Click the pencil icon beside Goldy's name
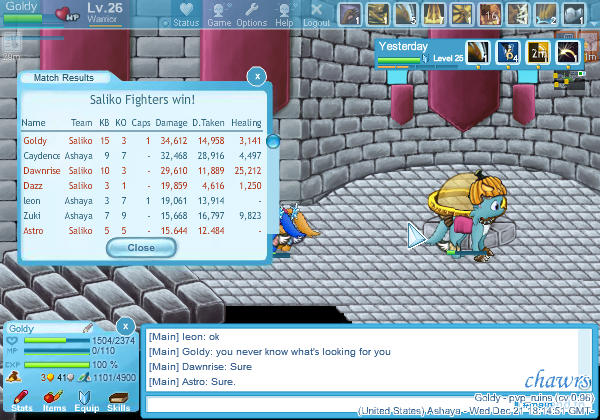This screenshot has width=600, height=420. pos(87,328)
